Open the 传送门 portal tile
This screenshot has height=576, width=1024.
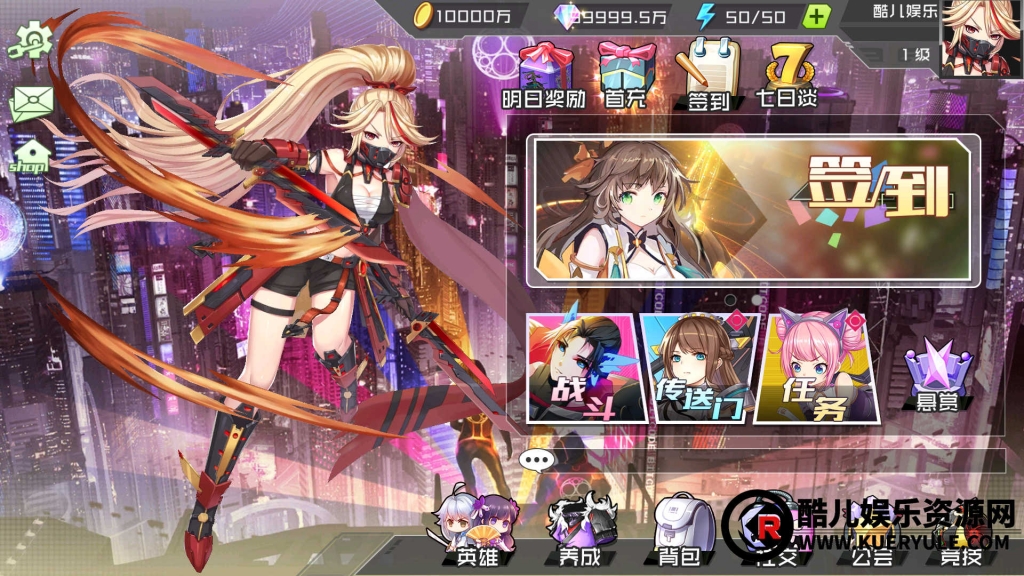coord(696,369)
